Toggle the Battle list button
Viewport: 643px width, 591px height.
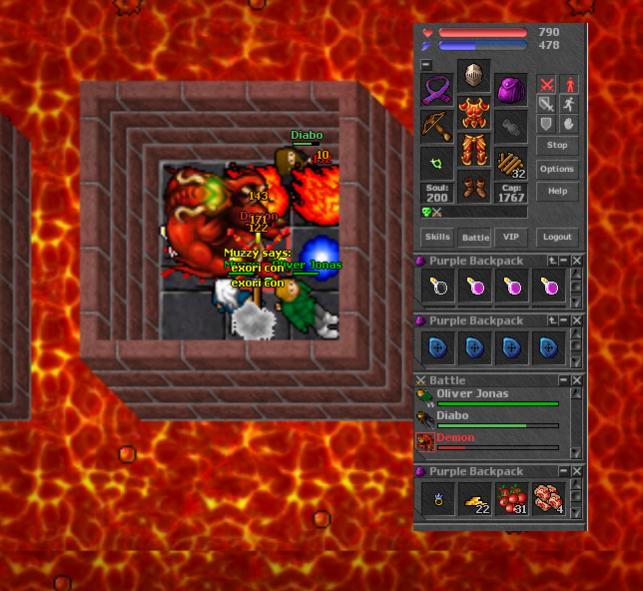[474, 237]
